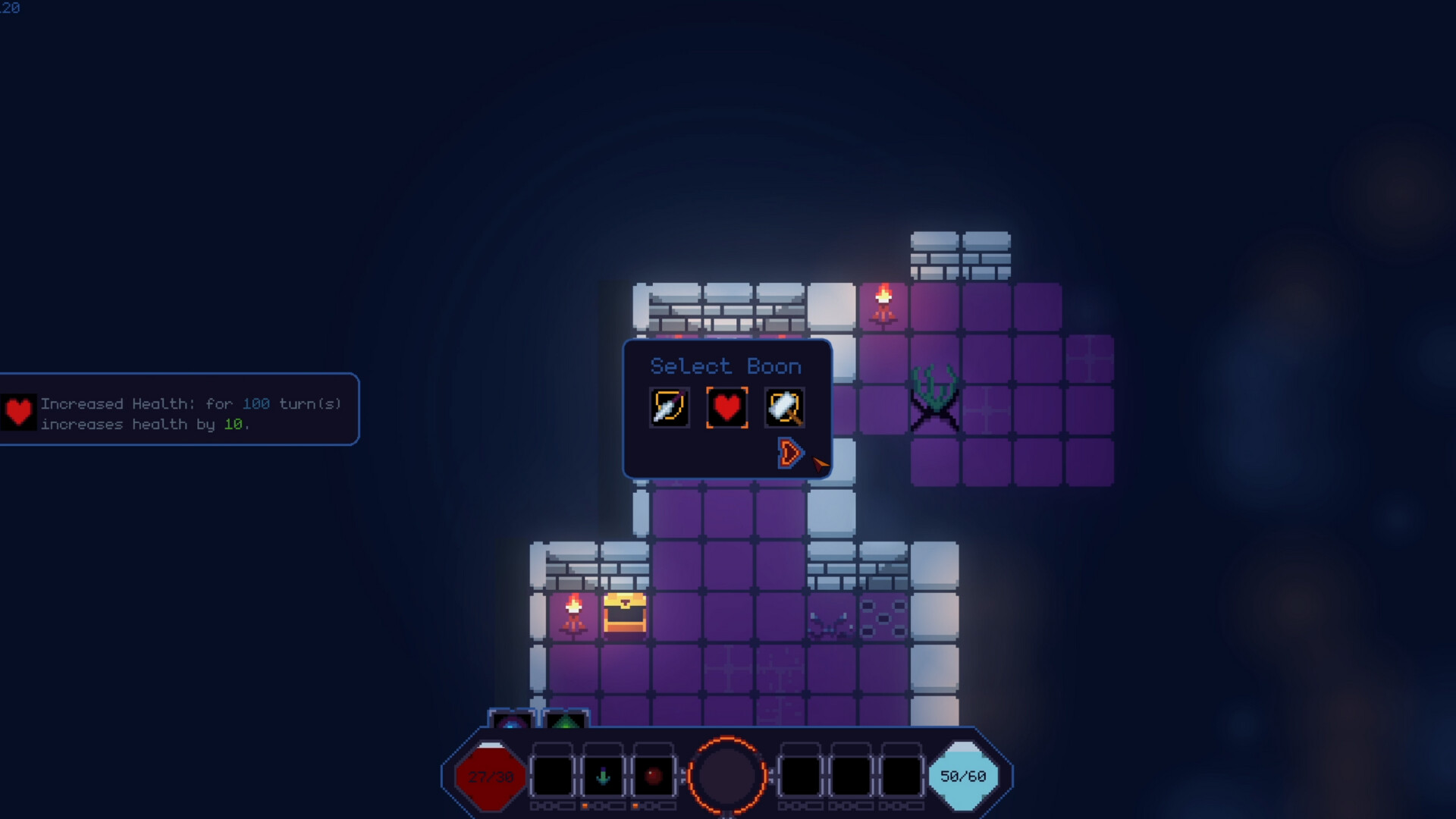
Task: Expand the first empty right-side hotbar slot
Action: point(800,775)
